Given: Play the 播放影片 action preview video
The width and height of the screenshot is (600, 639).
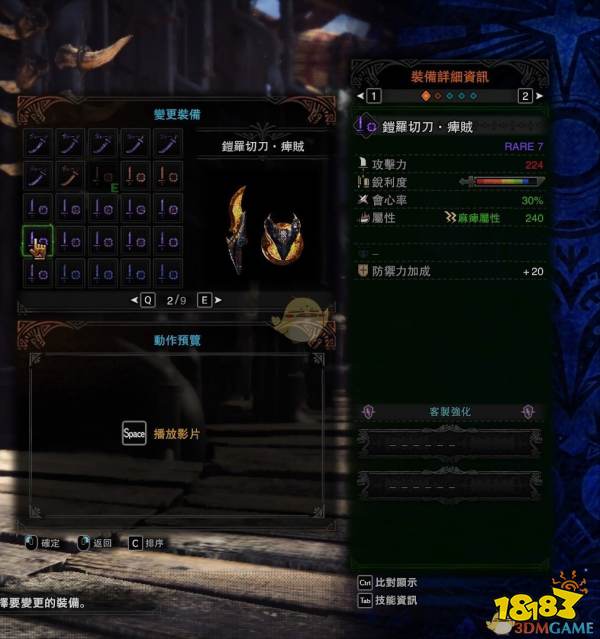Looking at the screenshot, I should click(x=134, y=434).
